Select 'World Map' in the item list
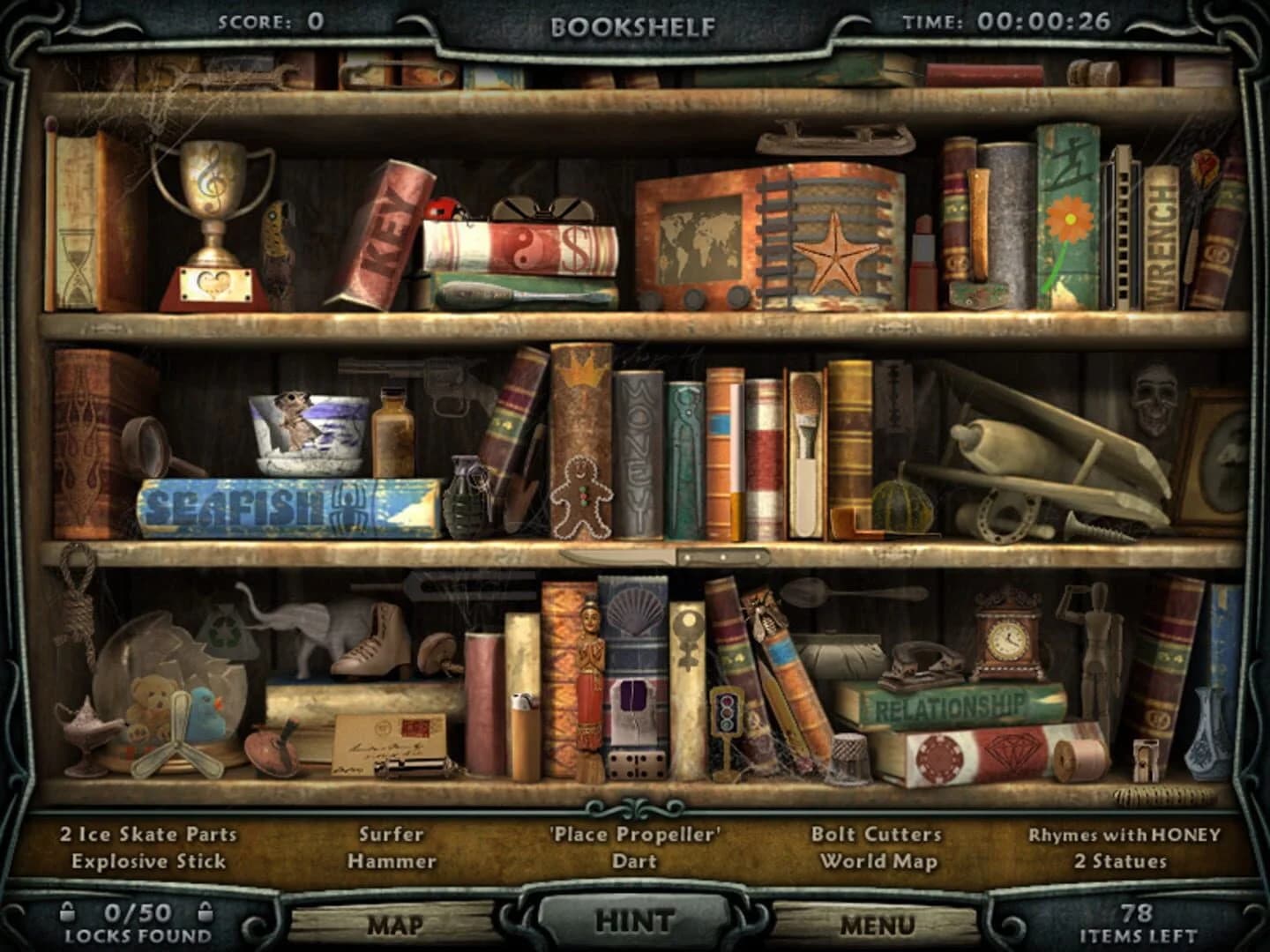 tap(878, 860)
